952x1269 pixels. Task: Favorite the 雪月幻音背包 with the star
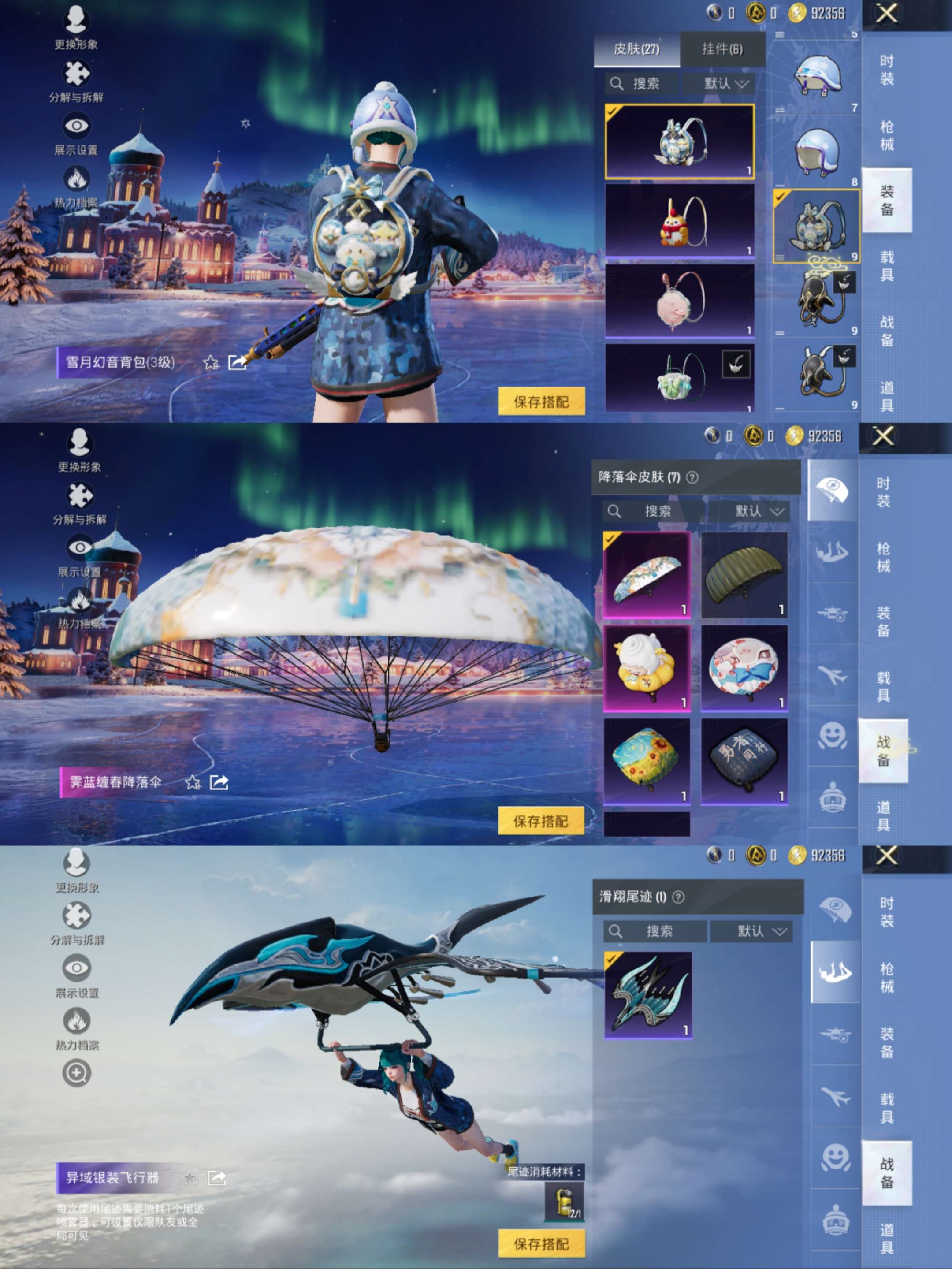(211, 362)
